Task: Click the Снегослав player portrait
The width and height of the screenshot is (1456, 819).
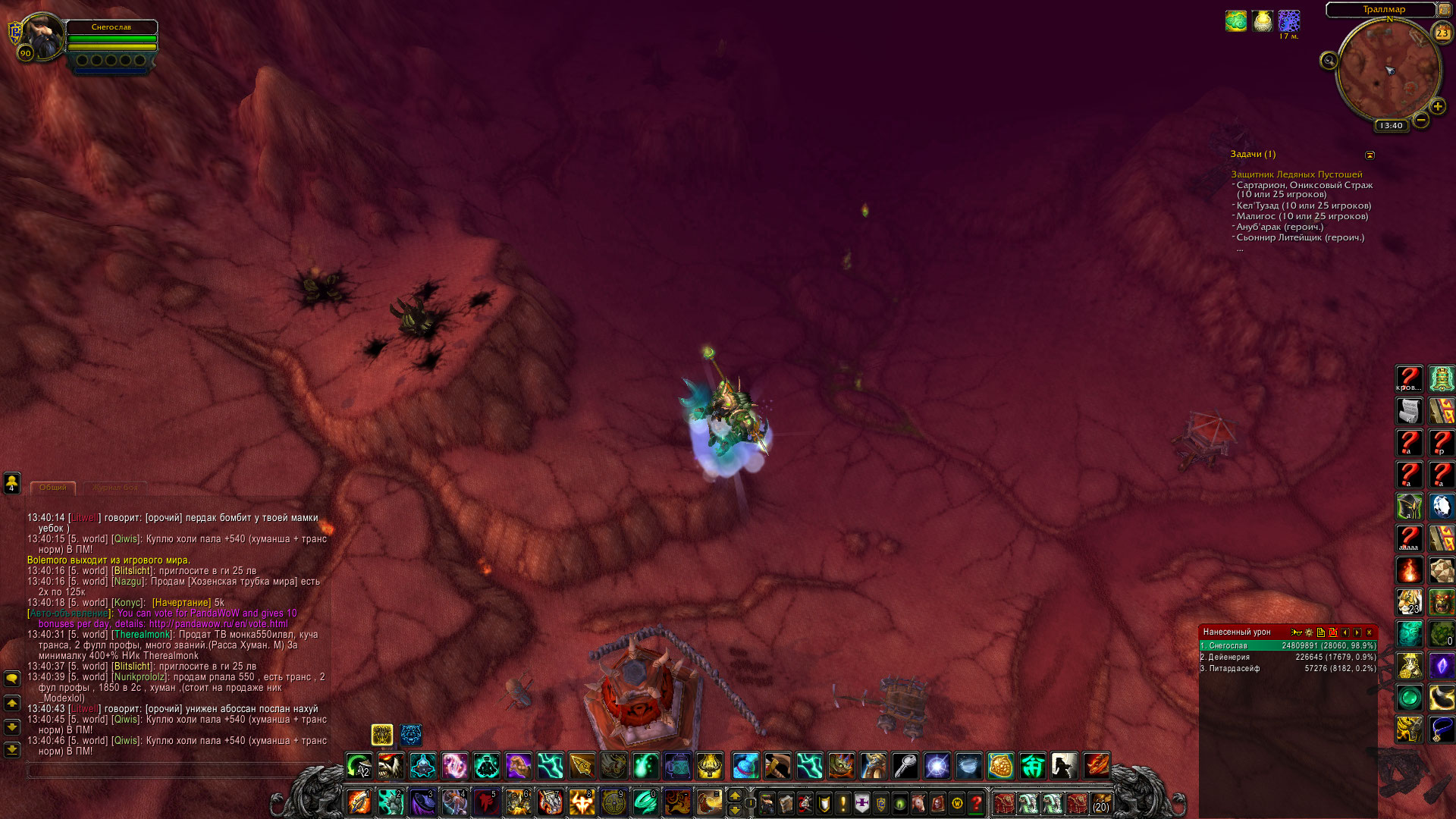Action: point(43,36)
